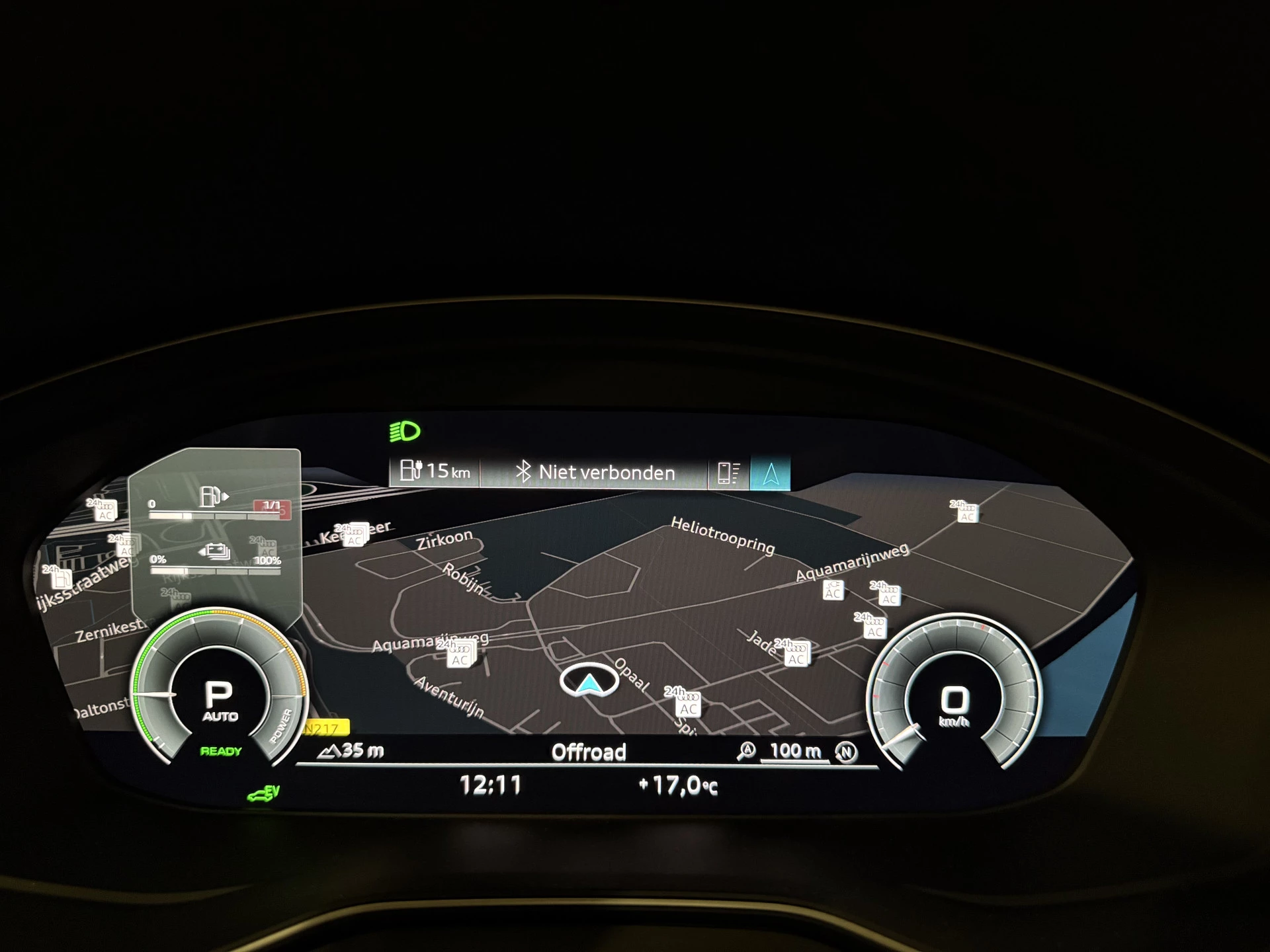Select the charging station marker beside Opaal

click(x=687, y=705)
